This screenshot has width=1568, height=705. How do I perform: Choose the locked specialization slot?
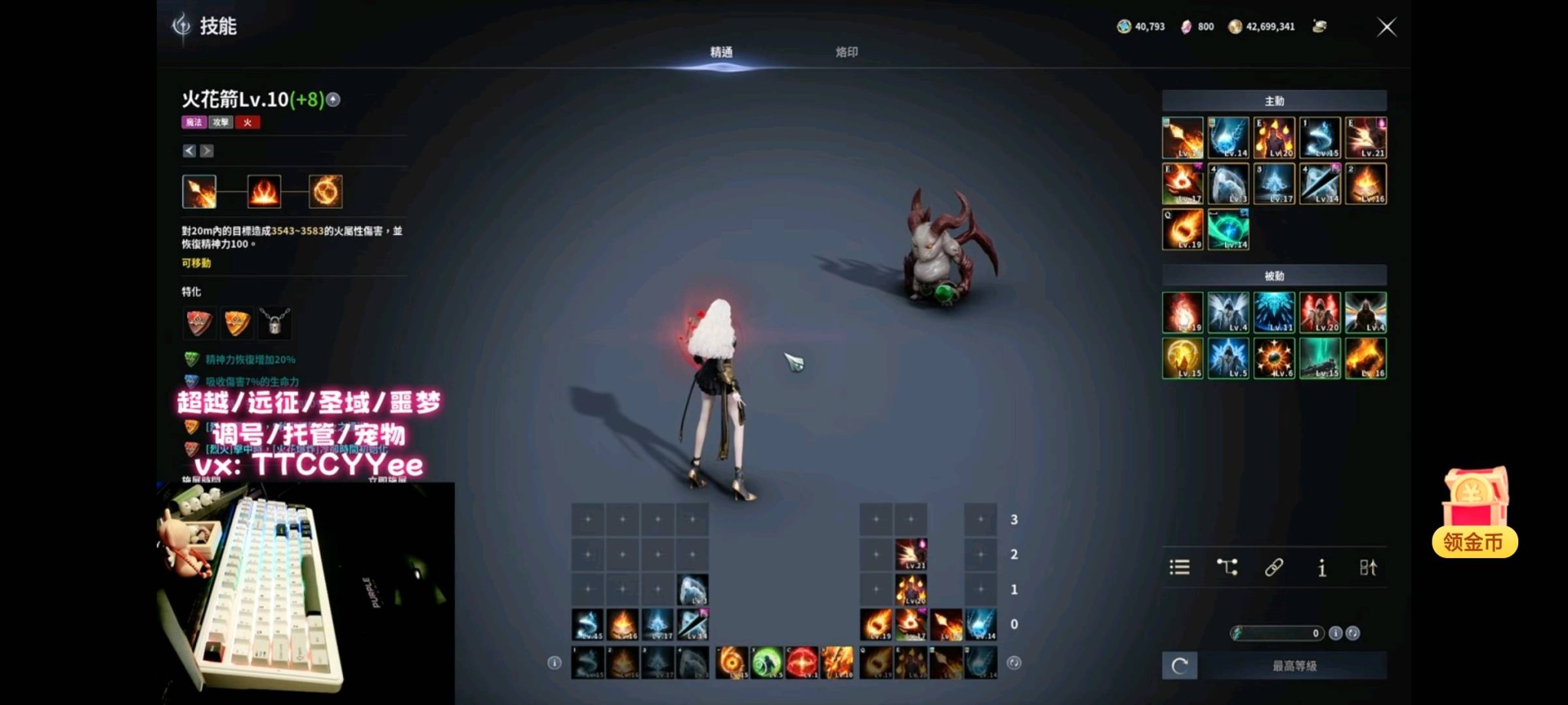click(274, 323)
